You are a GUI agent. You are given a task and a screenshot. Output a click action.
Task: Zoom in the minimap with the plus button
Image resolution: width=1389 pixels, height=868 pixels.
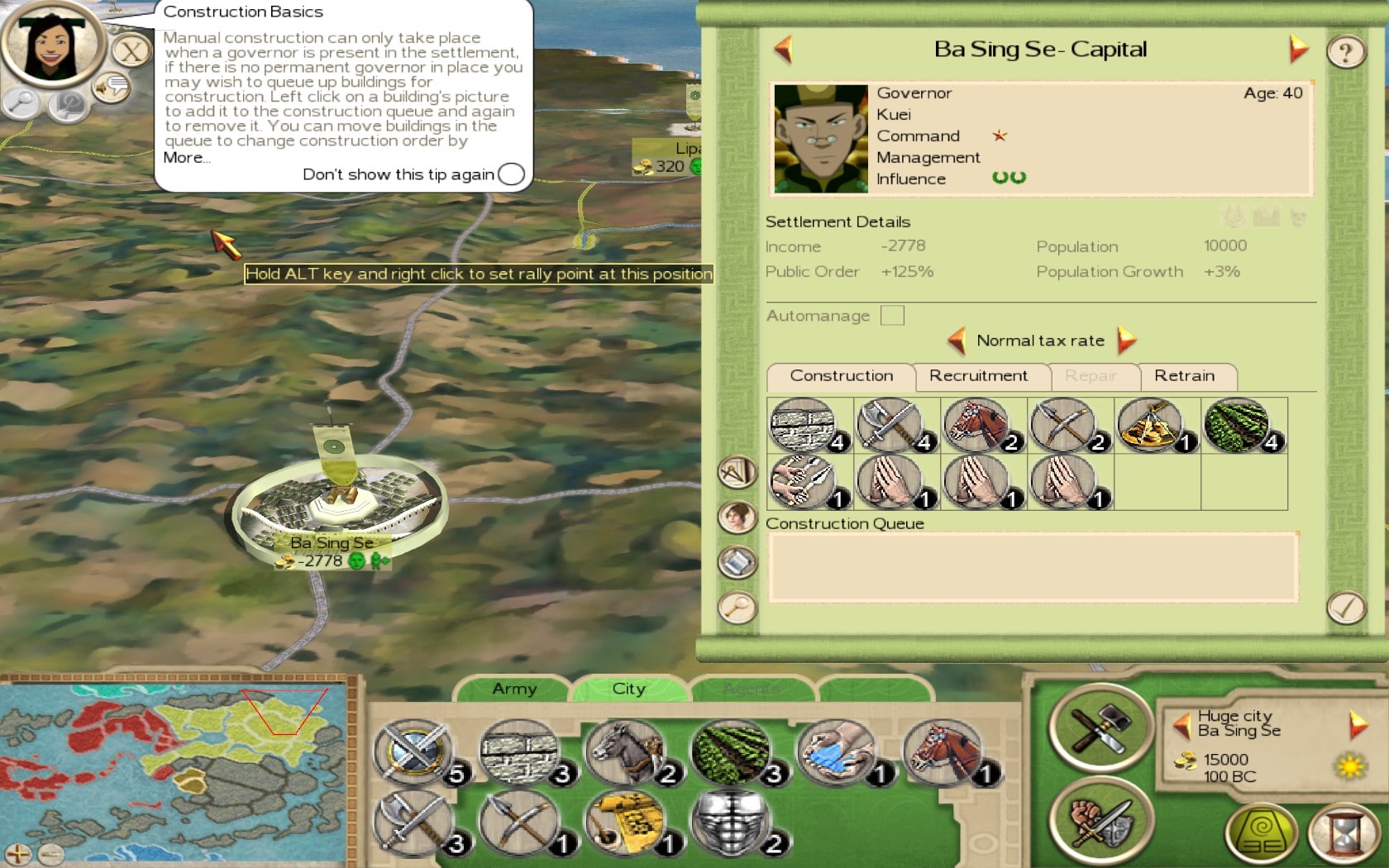18,854
